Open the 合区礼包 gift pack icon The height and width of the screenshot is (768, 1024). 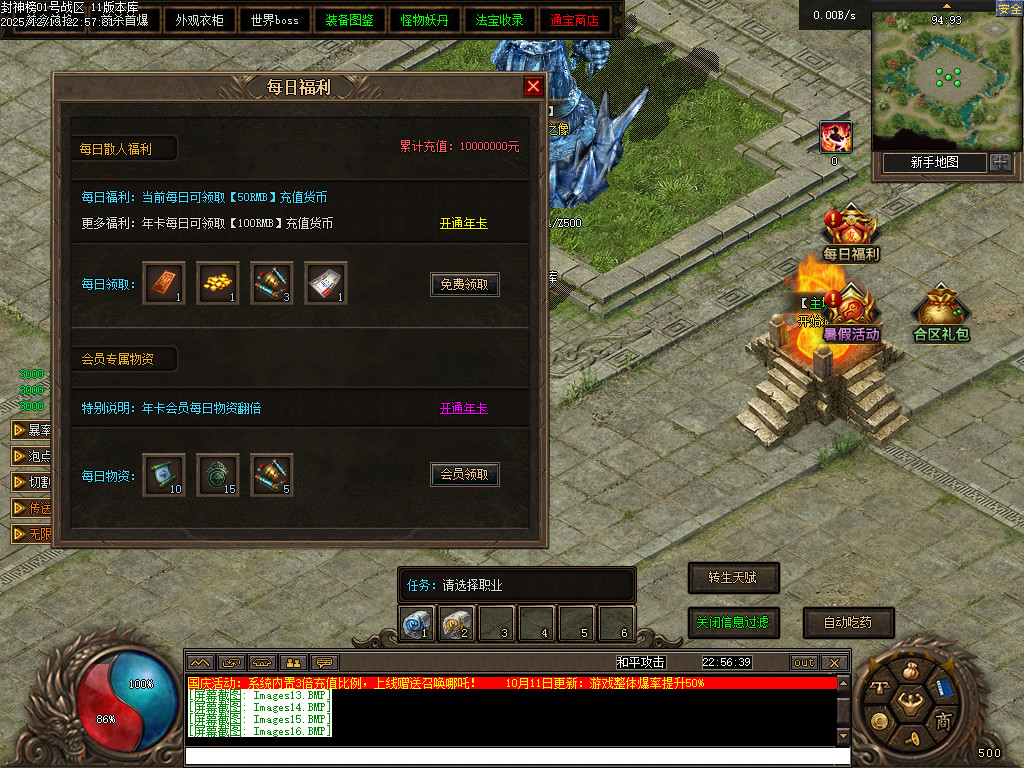pos(941,313)
